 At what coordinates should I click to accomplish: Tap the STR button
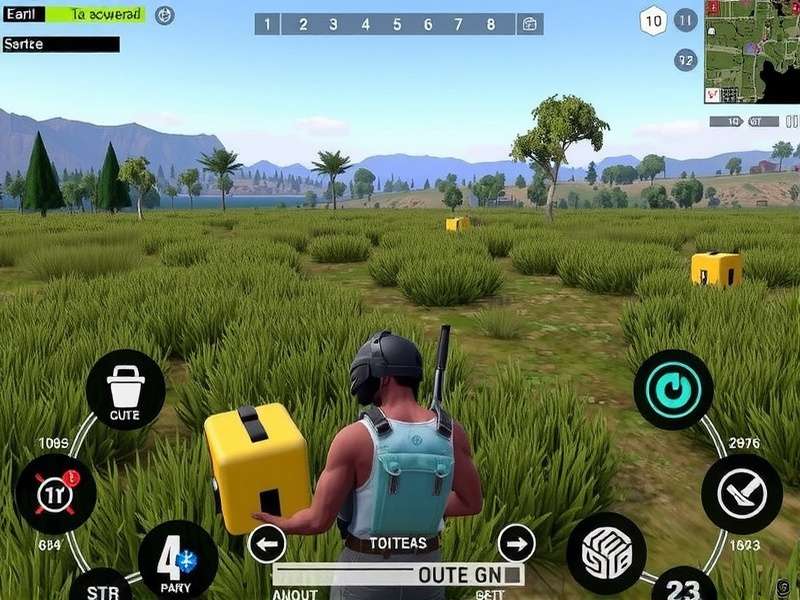click(102, 584)
